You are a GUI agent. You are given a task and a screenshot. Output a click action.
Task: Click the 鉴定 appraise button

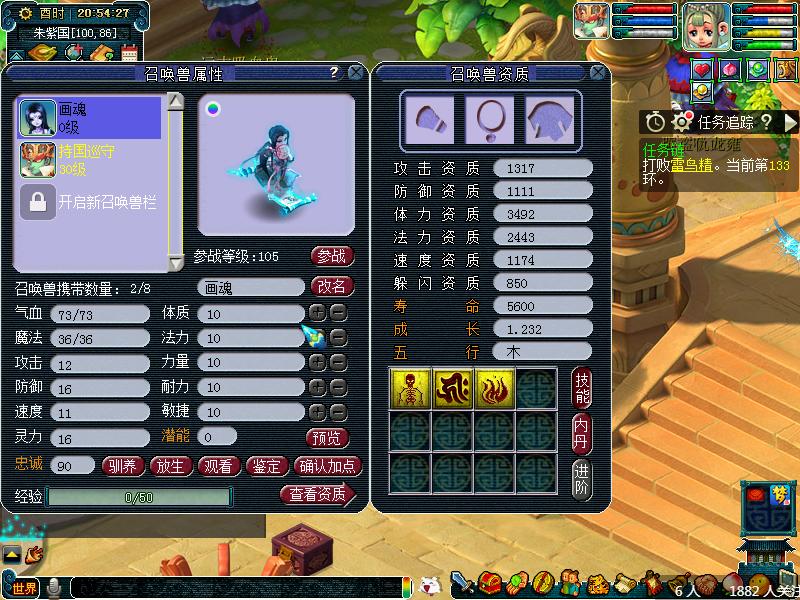[267, 466]
